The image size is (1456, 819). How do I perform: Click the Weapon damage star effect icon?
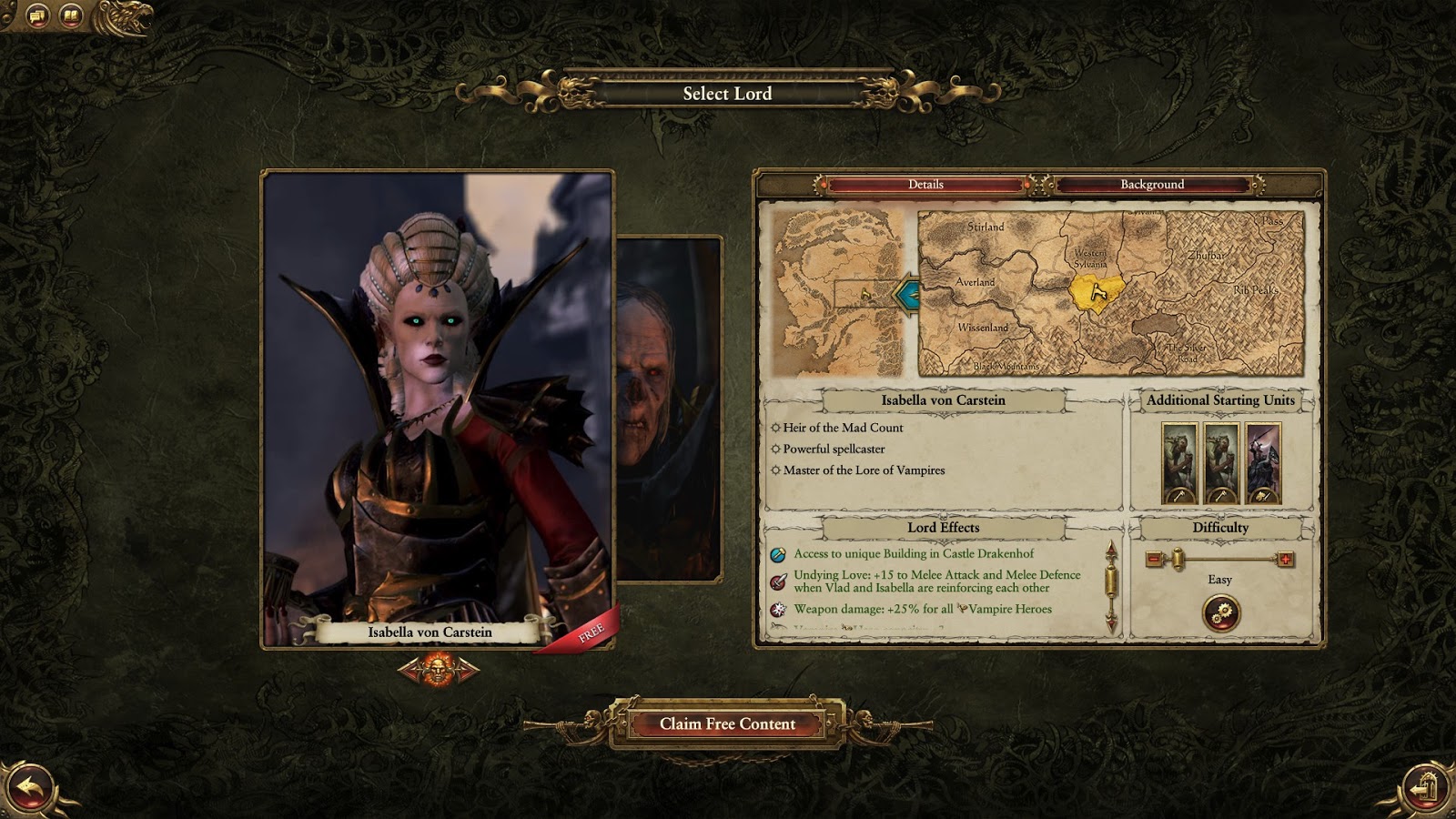tap(778, 610)
